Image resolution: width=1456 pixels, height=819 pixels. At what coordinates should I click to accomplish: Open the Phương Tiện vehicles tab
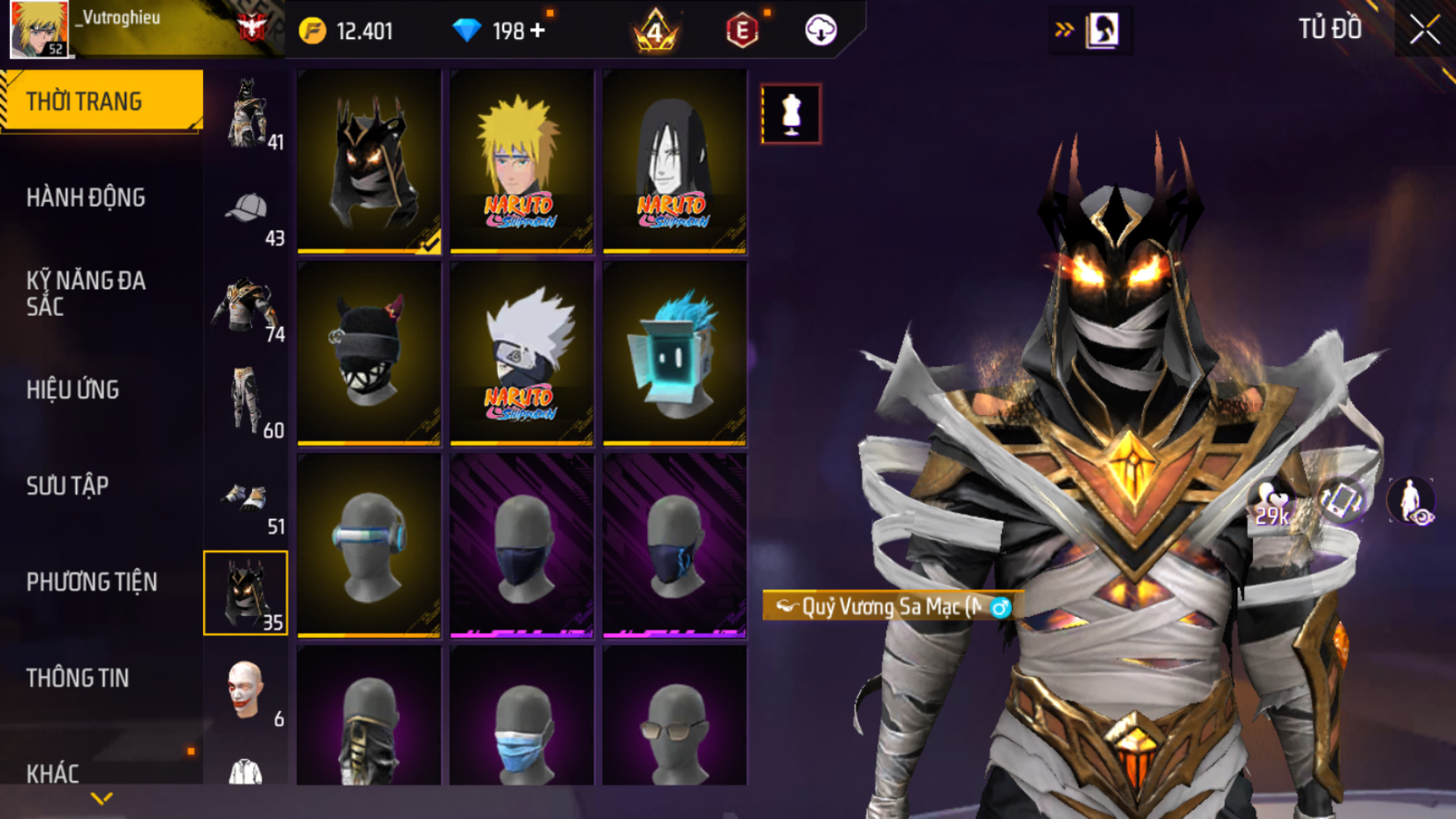pos(91,582)
